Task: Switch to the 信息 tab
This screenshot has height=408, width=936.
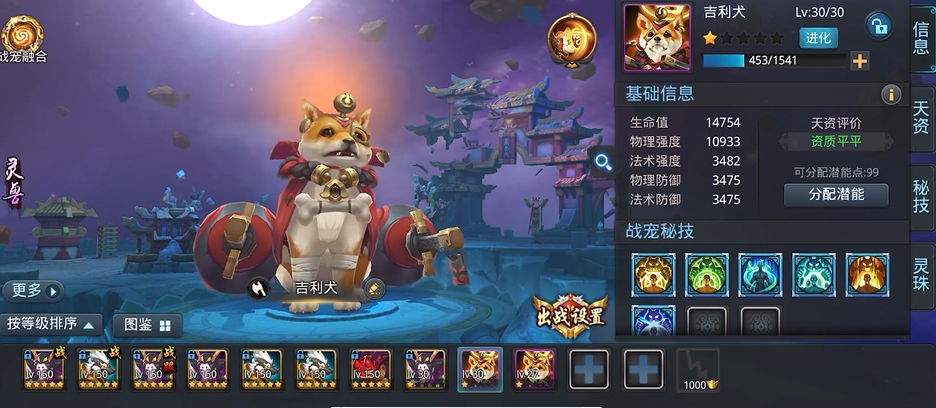Action: point(921,38)
